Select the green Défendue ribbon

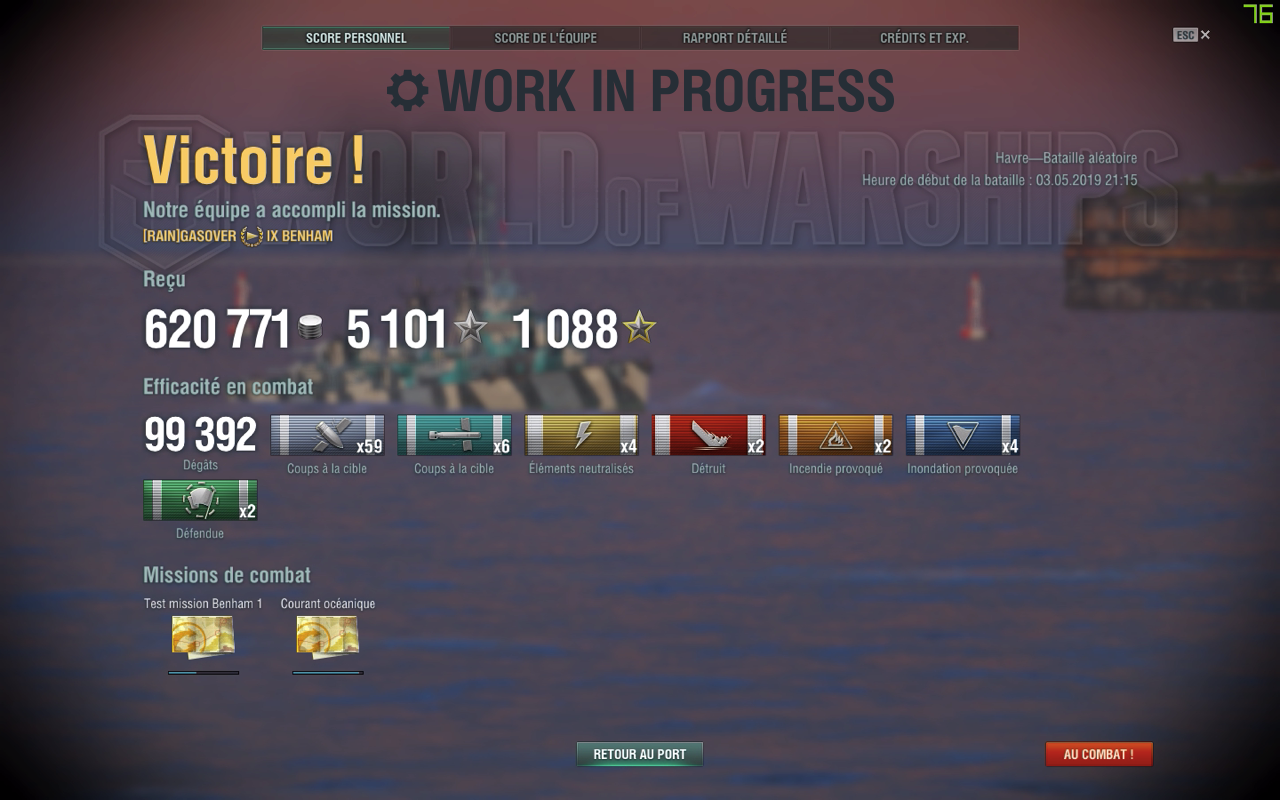pyautogui.click(x=200, y=500)
